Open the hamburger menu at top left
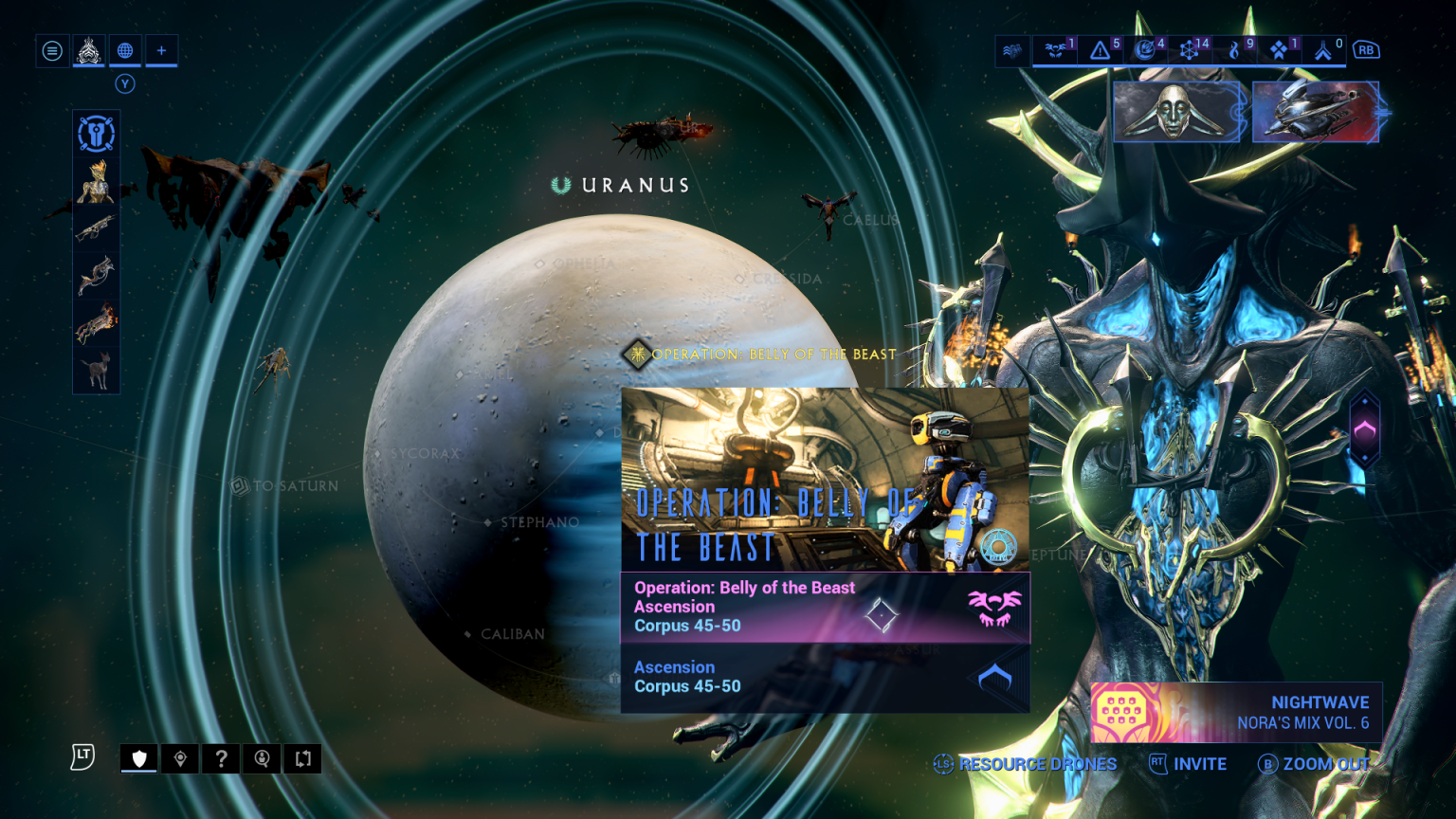1456x819 pixels. pyautogui.click(x=52, y=50)
